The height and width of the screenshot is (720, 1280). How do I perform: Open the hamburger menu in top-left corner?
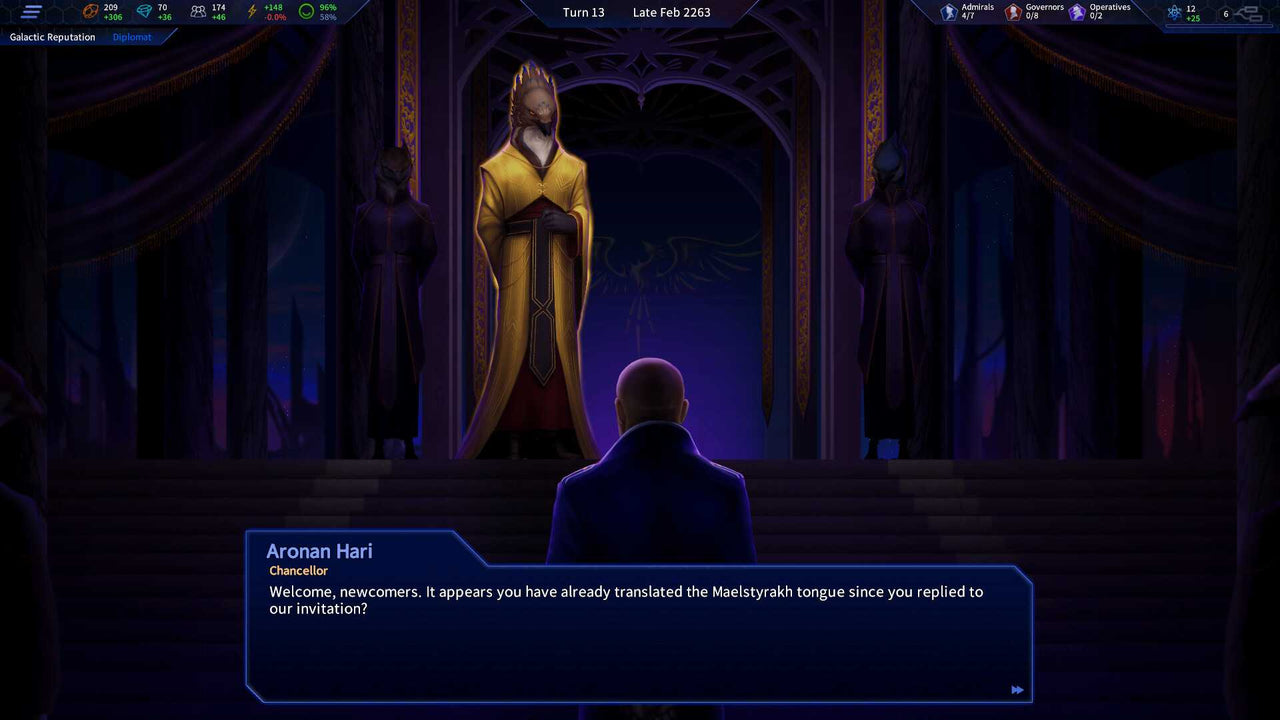tap(31, 12)
